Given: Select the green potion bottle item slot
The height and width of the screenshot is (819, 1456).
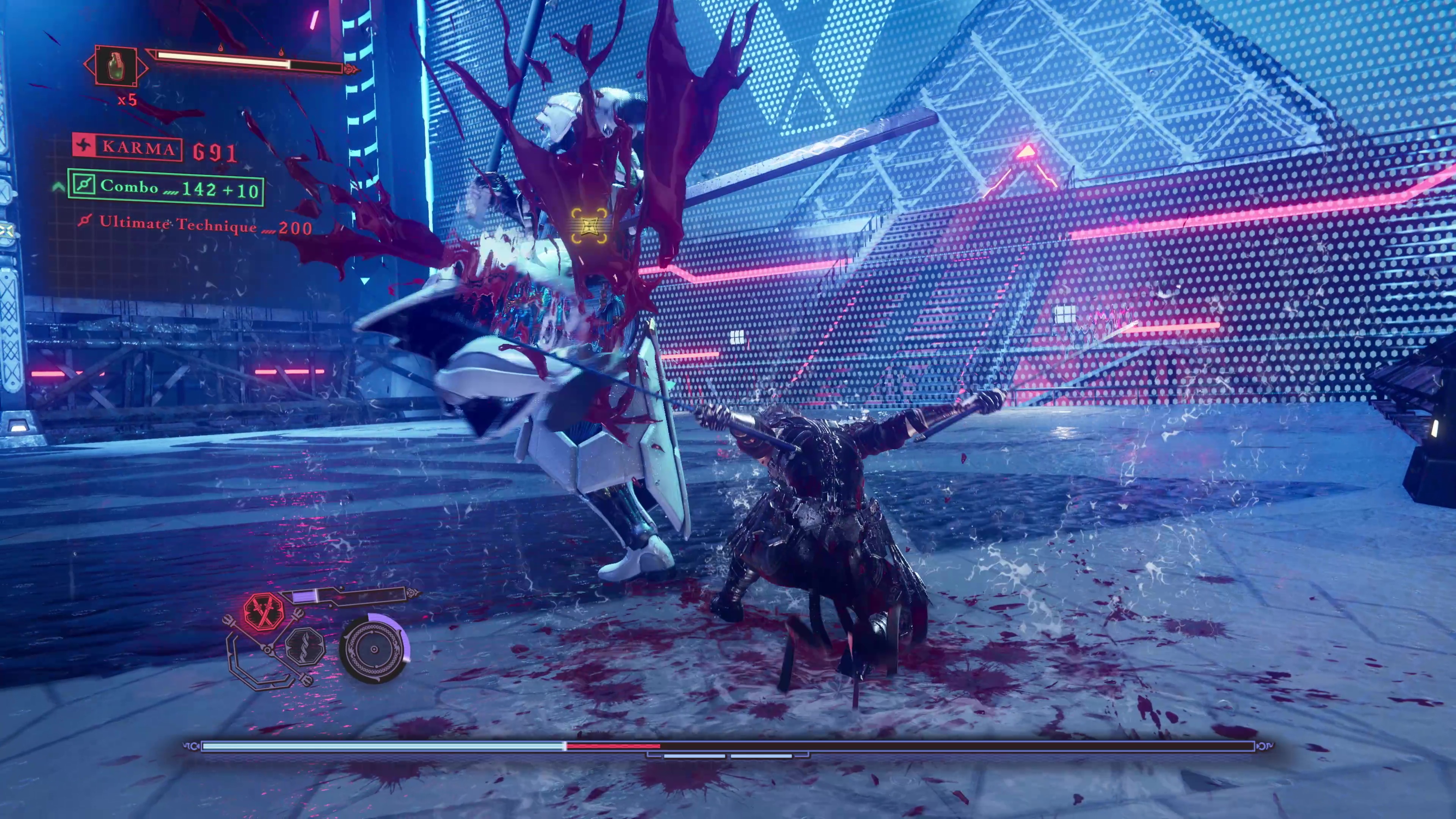Looking at the screenshot, I should click(x=115, y=66).
